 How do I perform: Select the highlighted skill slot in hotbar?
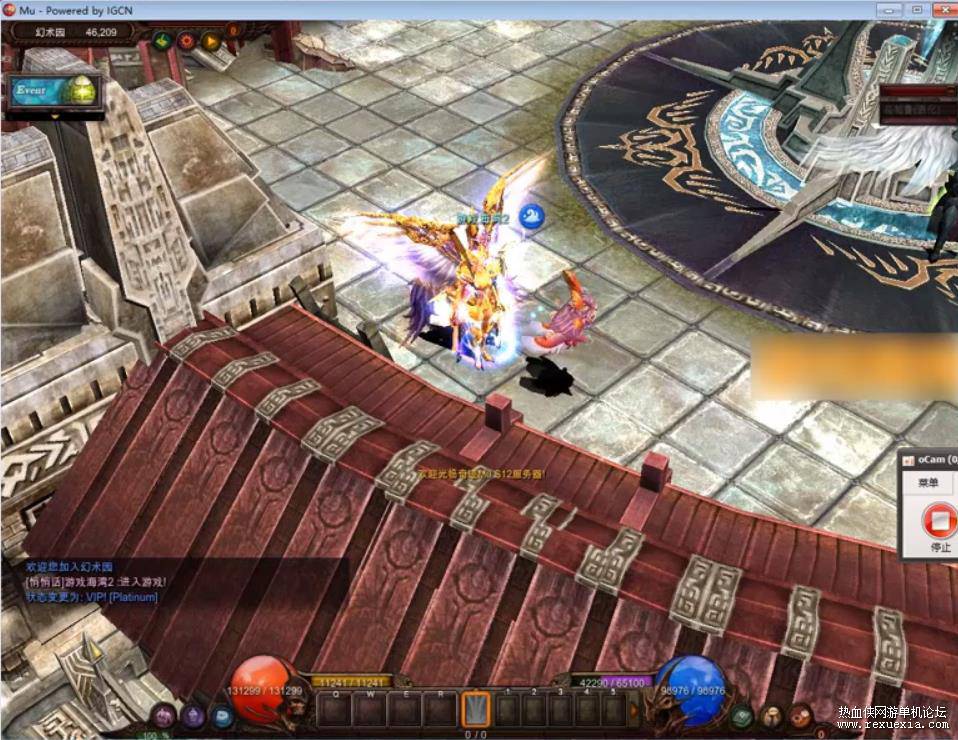point(477,709)
